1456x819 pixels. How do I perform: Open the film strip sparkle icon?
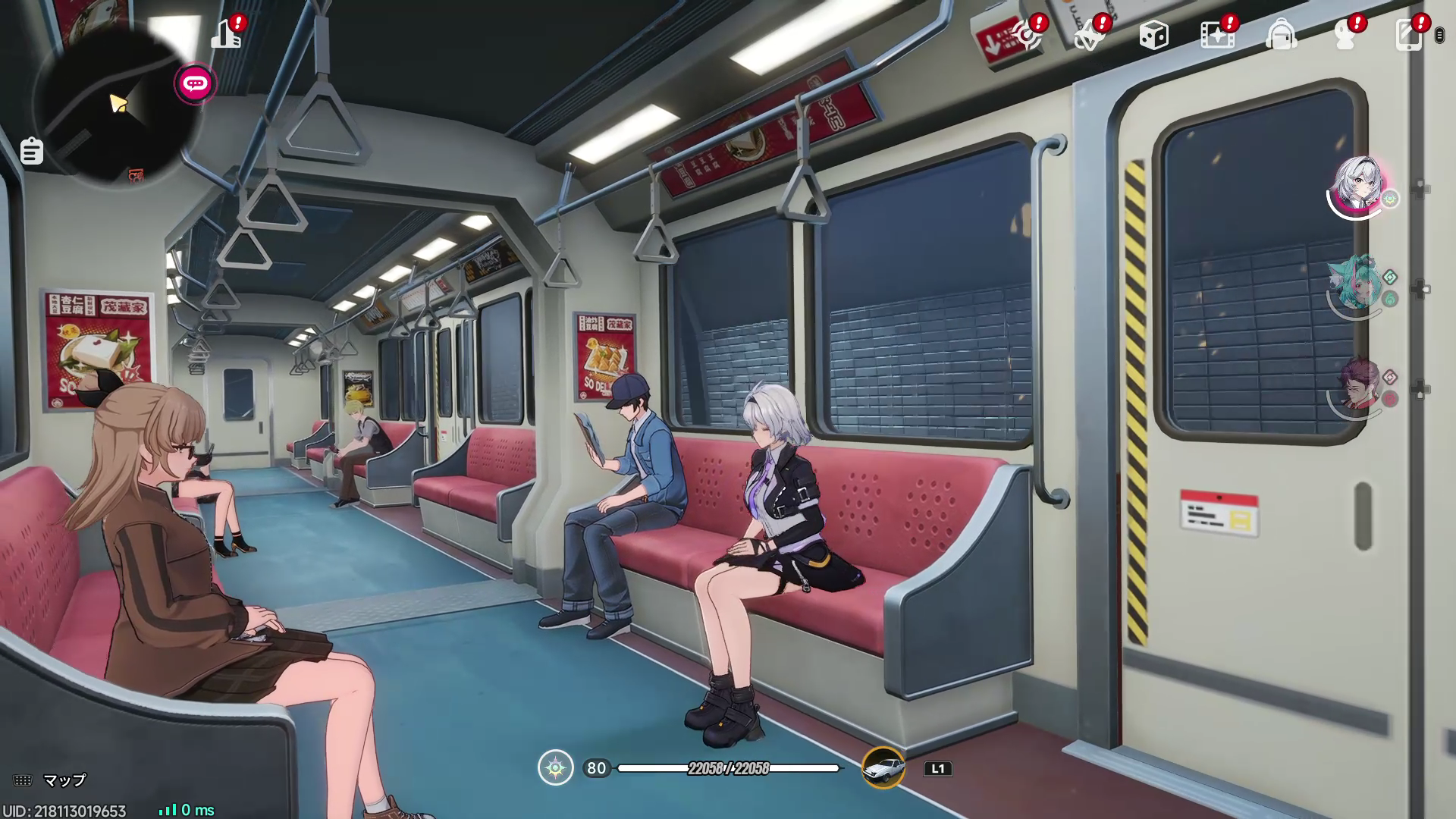(1216, 36)
